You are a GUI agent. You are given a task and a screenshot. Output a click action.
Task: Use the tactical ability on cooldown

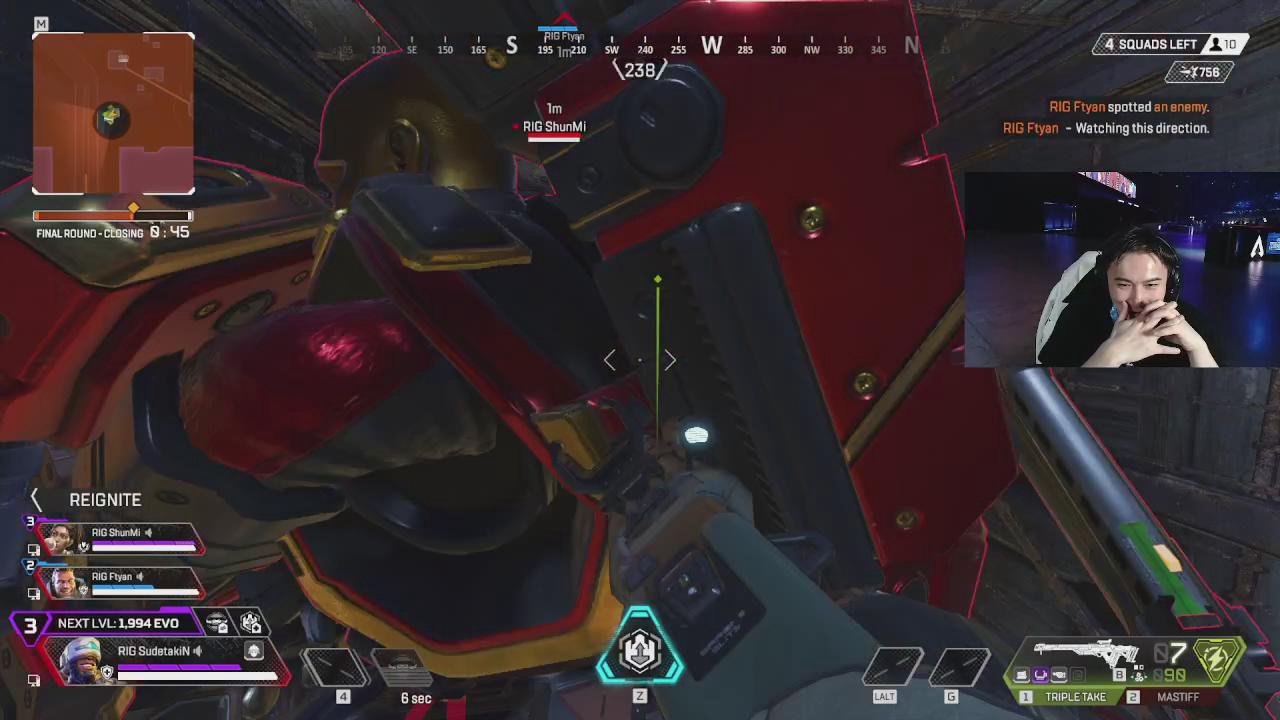tap(400, 667)
